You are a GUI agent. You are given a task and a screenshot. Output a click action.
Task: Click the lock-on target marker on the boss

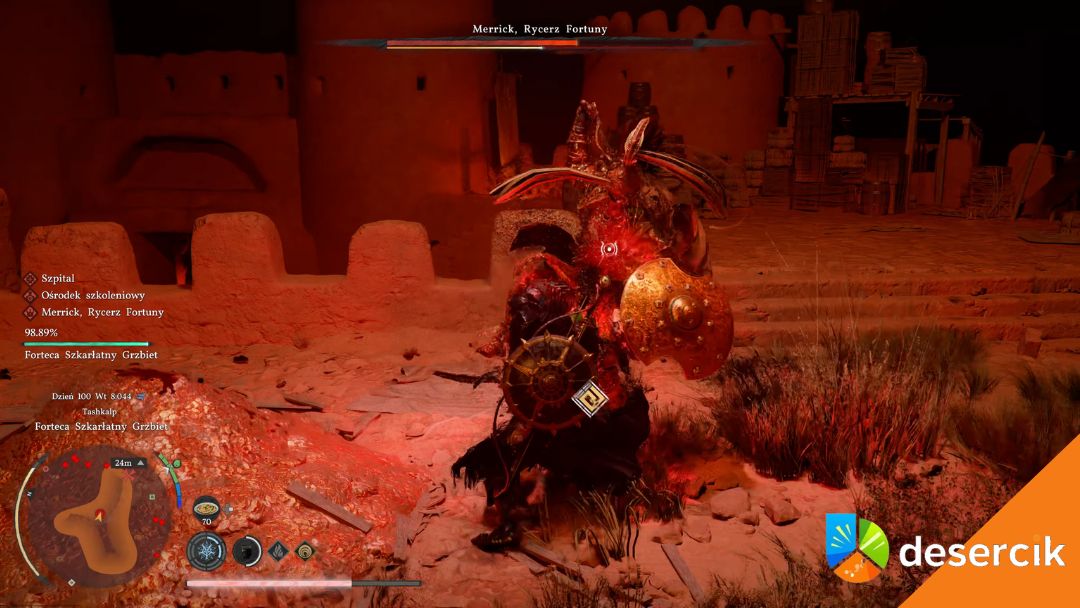[609, 248]
